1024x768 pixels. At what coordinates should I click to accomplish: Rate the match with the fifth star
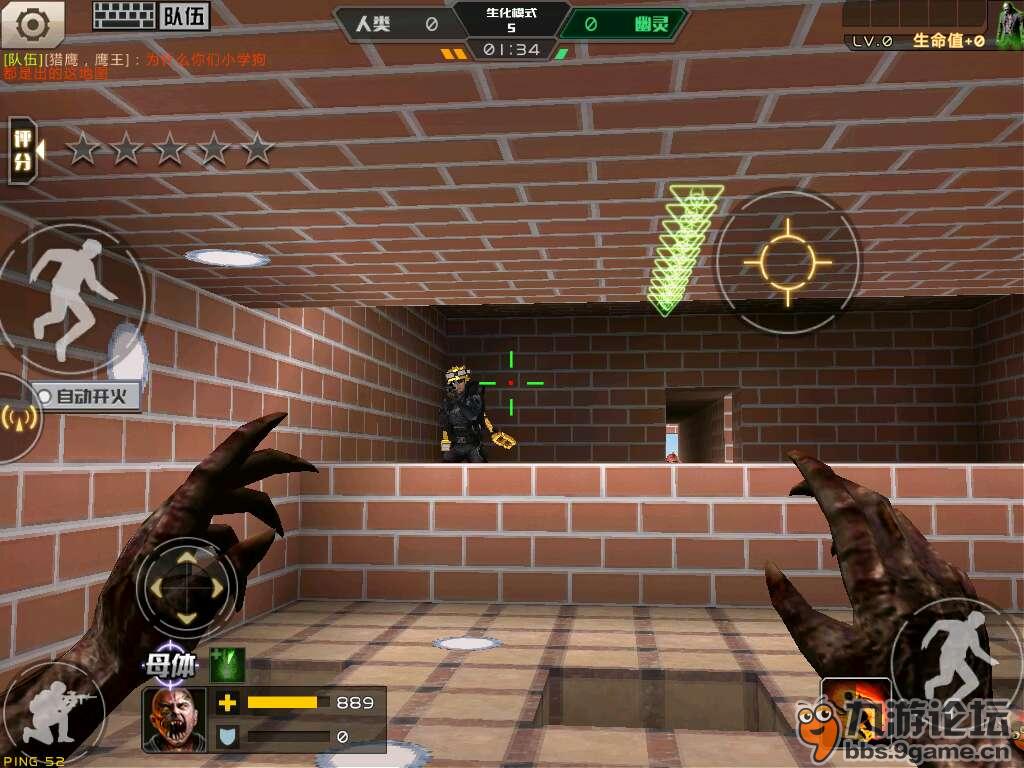pos(258,150)
